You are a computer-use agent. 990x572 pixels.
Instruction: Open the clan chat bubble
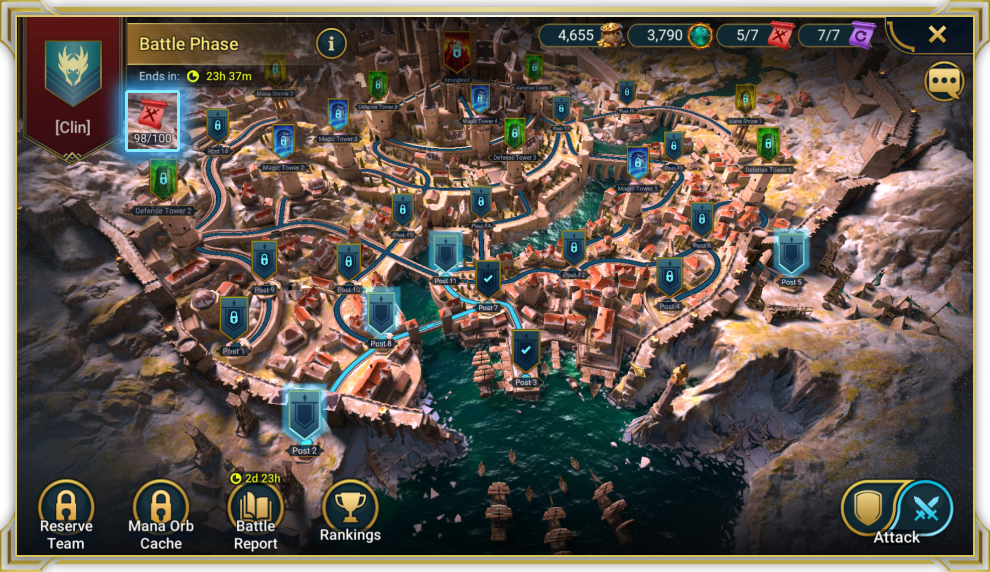pyautogui.click(x=944, y=82)
